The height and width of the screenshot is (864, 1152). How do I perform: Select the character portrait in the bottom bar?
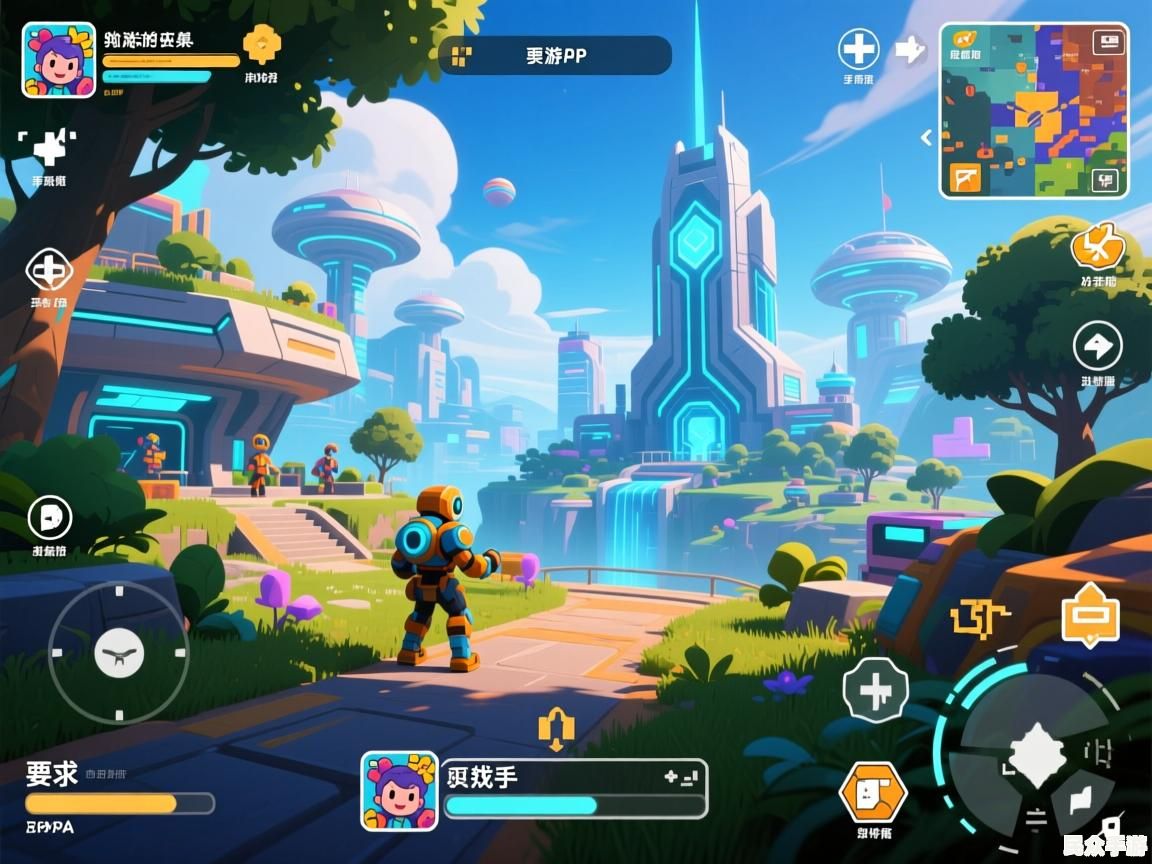tap(399, 790)
